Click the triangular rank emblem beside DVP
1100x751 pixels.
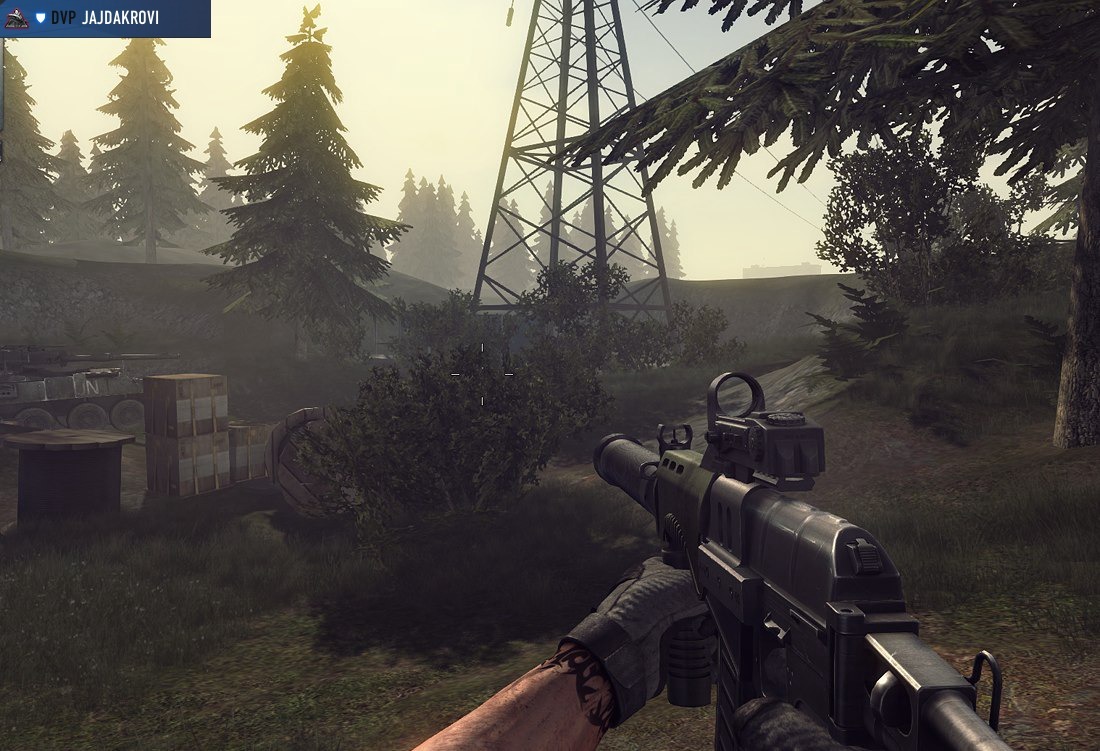click(x=17, y=18)
